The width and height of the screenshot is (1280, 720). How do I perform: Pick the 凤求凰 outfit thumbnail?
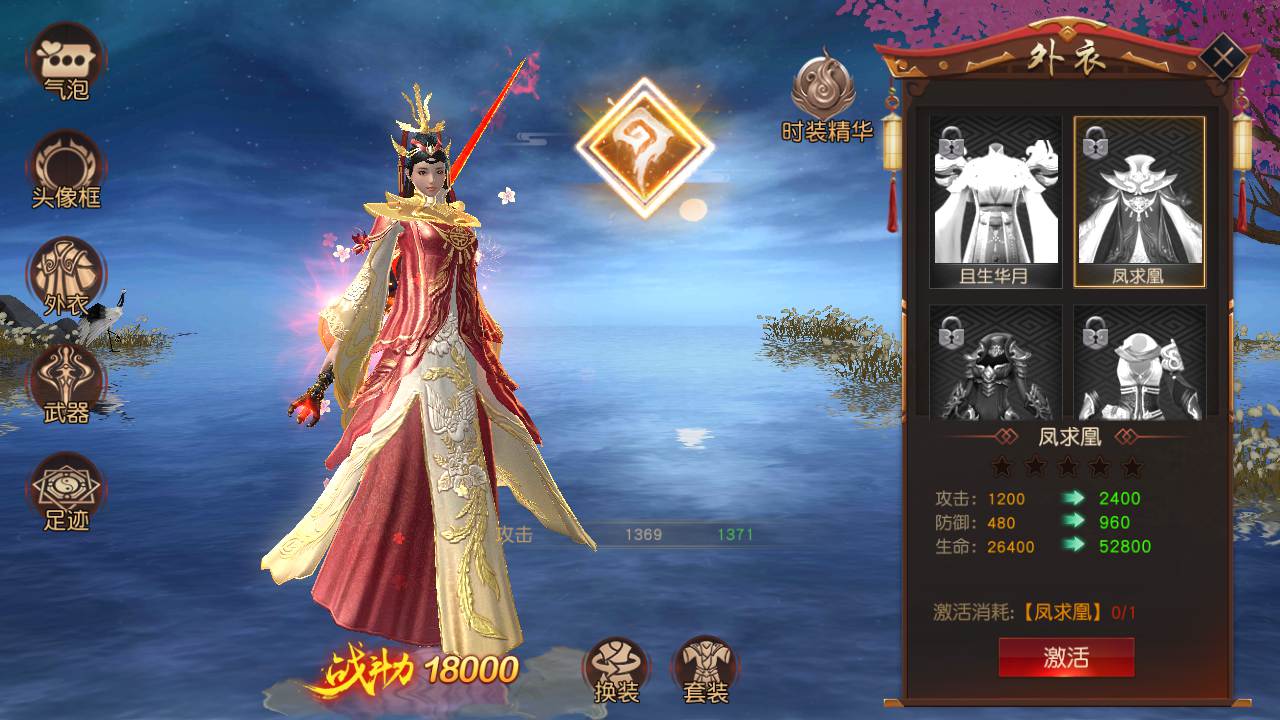pos(1139,201)
